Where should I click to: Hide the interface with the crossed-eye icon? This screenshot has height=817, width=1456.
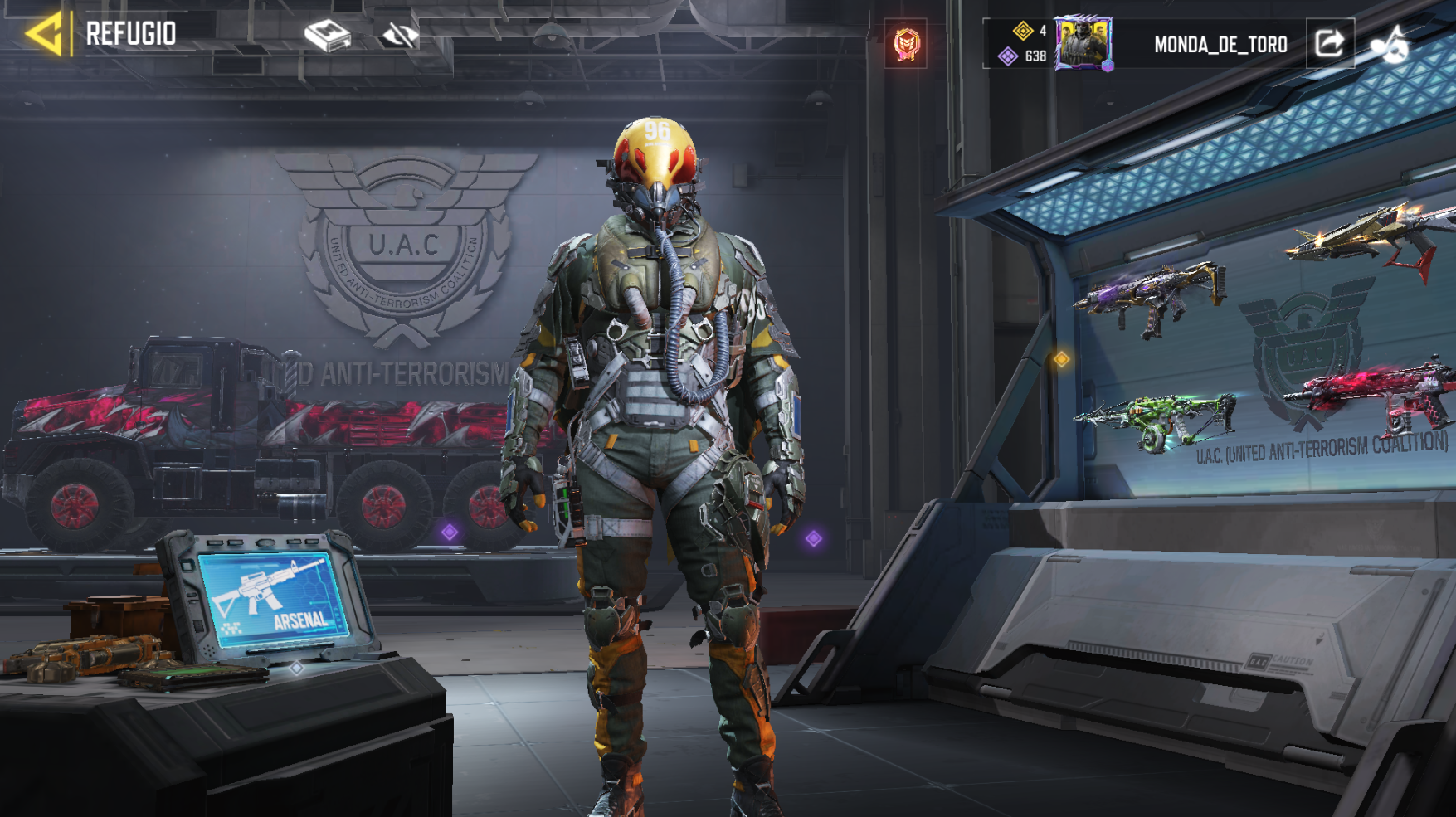pyautogui.click(x=399, y=36)
